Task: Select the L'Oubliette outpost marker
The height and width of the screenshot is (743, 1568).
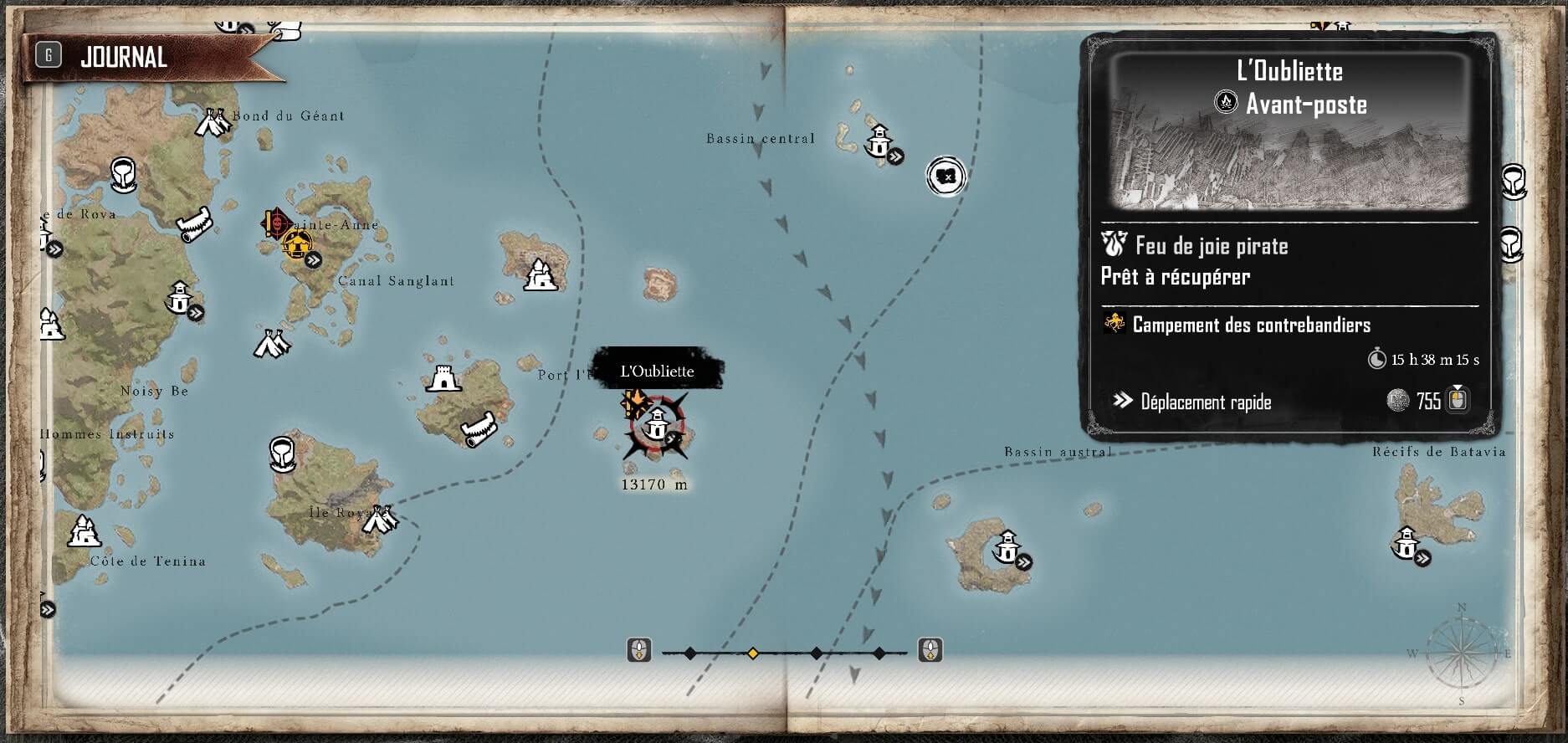Action: click(657, 425)
